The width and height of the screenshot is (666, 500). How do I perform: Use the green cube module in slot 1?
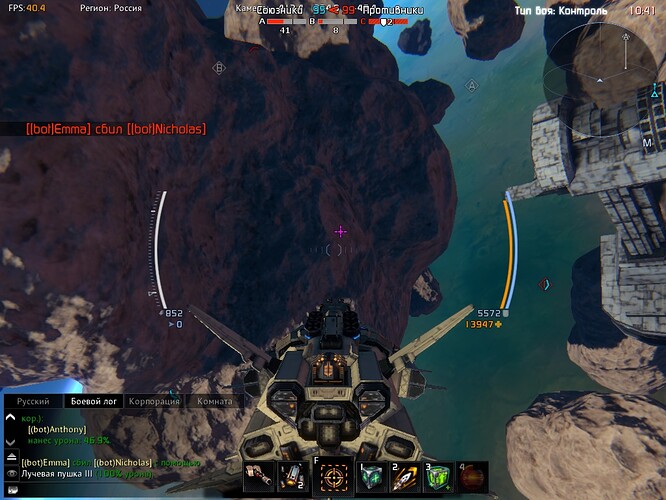(x=371, y=477)
